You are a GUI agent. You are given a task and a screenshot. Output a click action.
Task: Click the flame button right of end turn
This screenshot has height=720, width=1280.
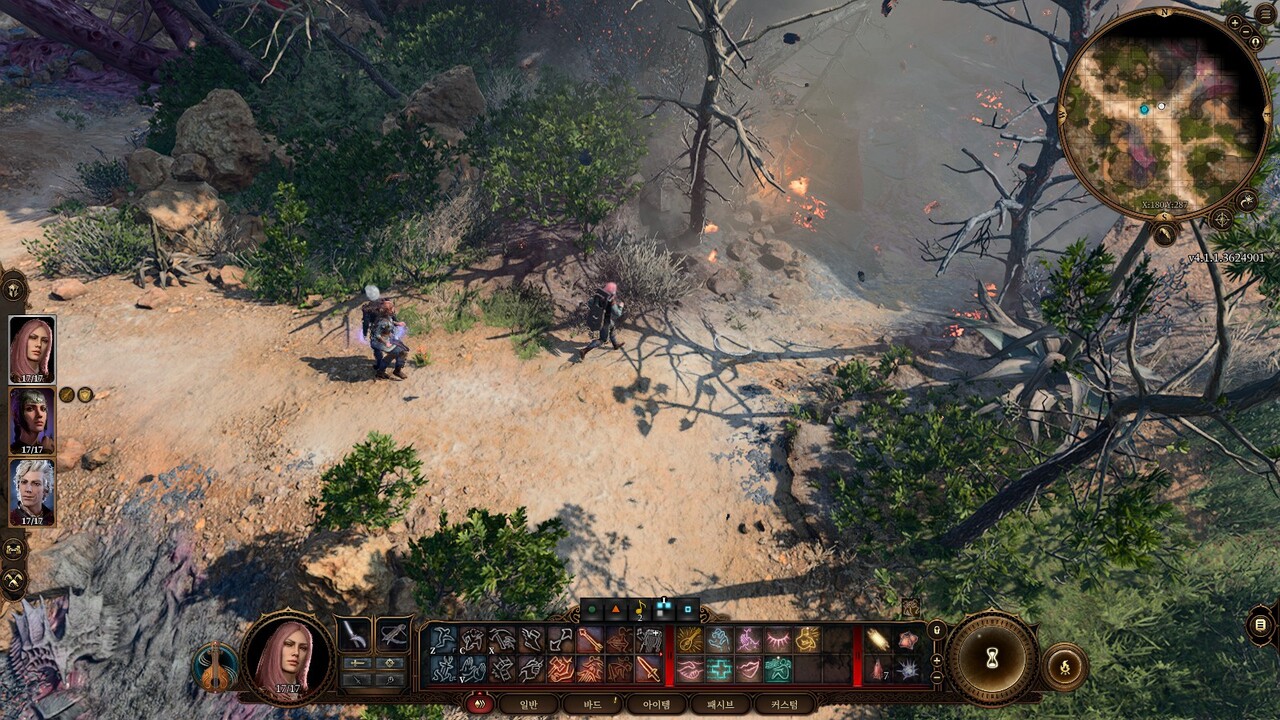click(1064, 667)
